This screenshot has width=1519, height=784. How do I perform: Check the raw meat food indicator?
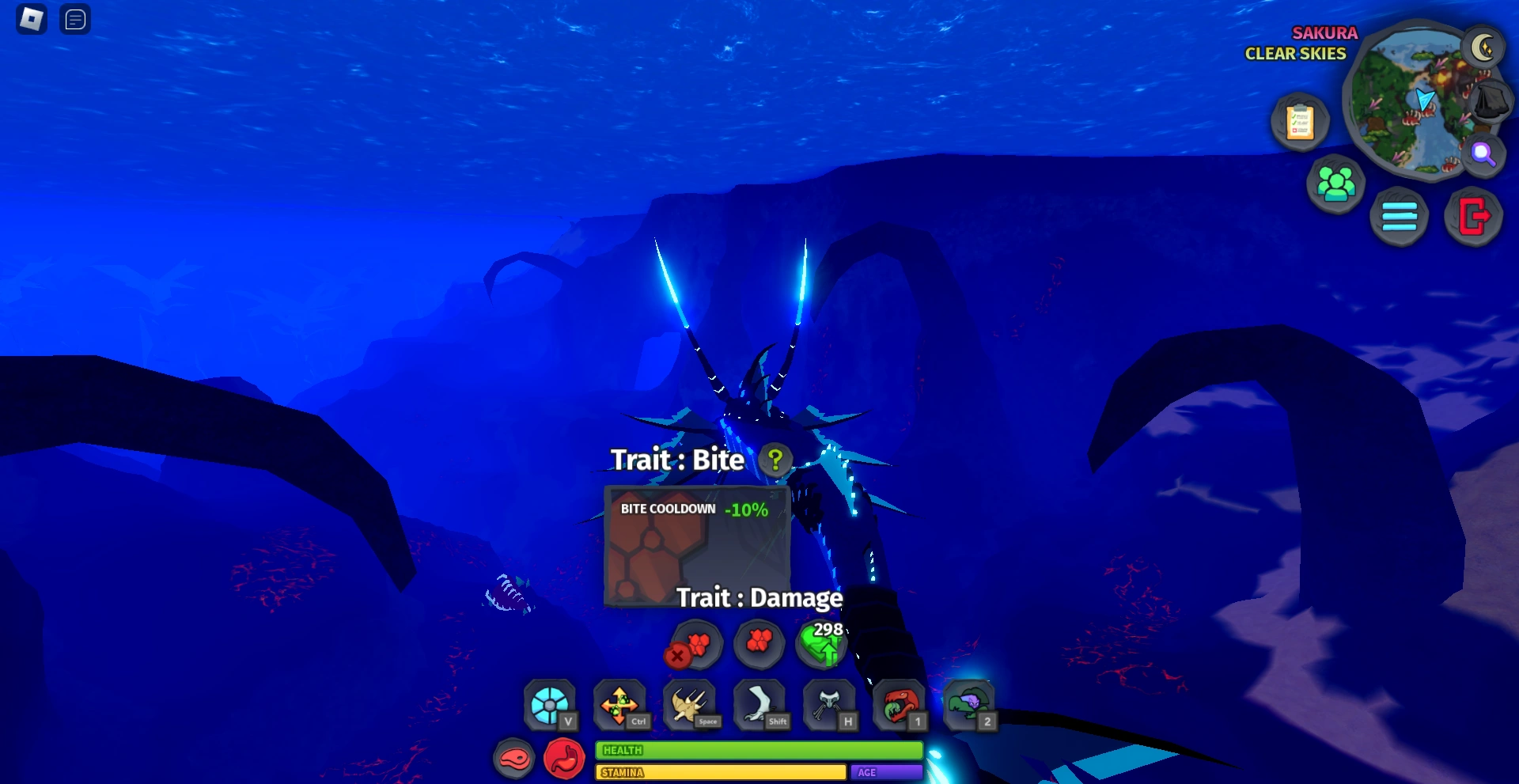point(516,758)
